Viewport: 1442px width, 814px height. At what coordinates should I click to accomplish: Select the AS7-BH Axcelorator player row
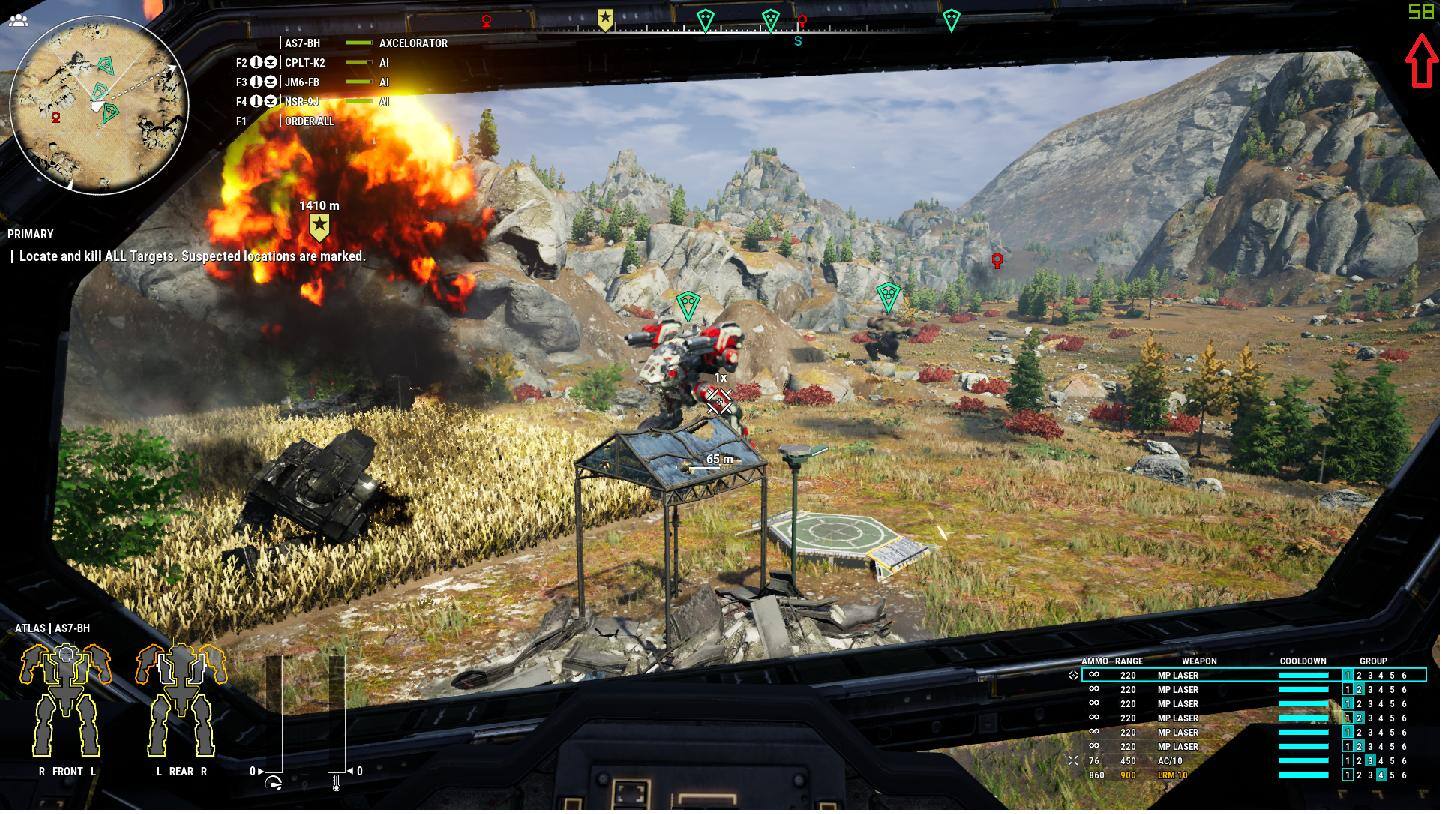[365, 43]
